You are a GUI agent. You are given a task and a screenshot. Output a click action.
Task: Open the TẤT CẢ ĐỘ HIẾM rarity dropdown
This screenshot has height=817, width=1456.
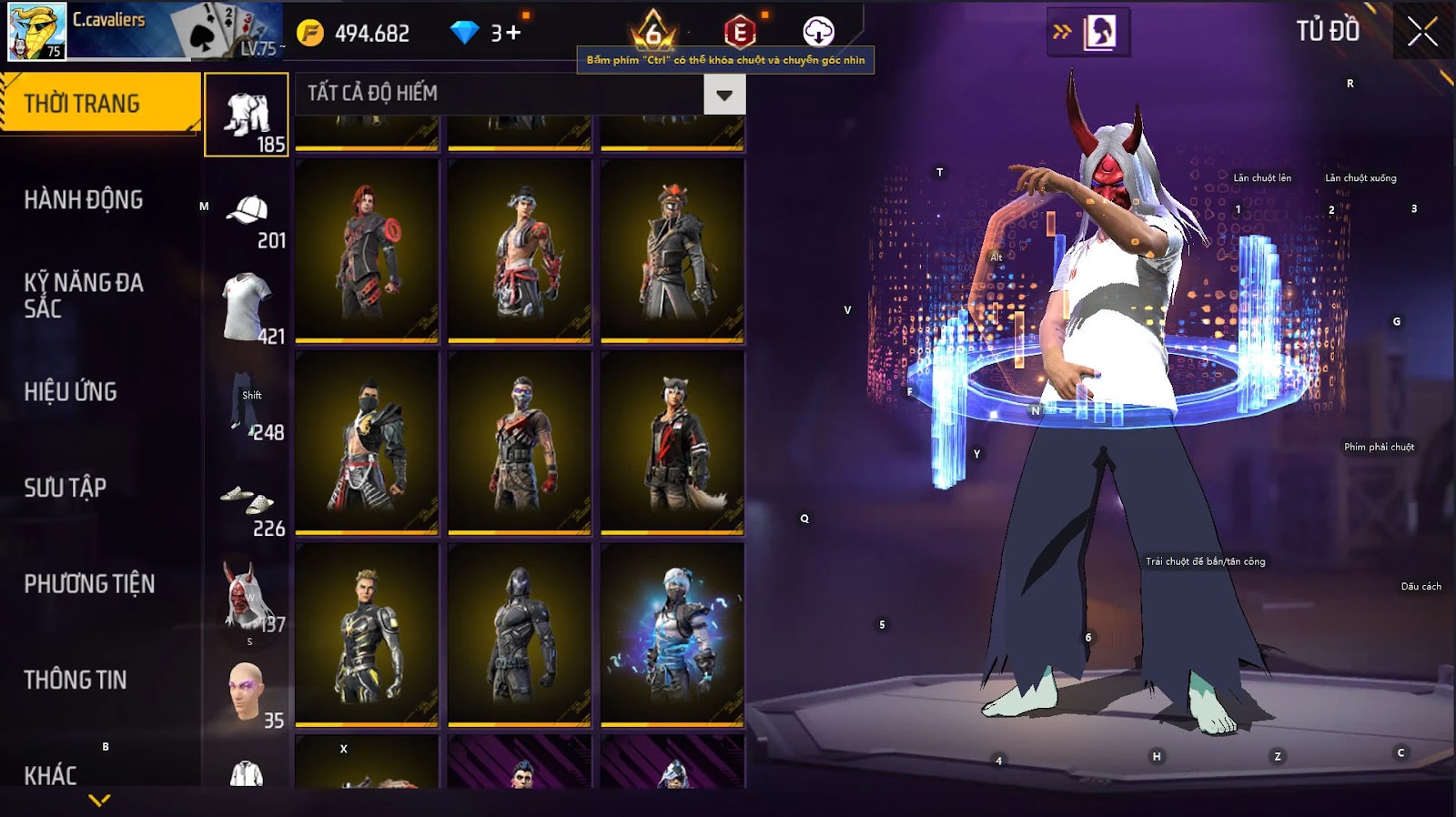(724, 95)
